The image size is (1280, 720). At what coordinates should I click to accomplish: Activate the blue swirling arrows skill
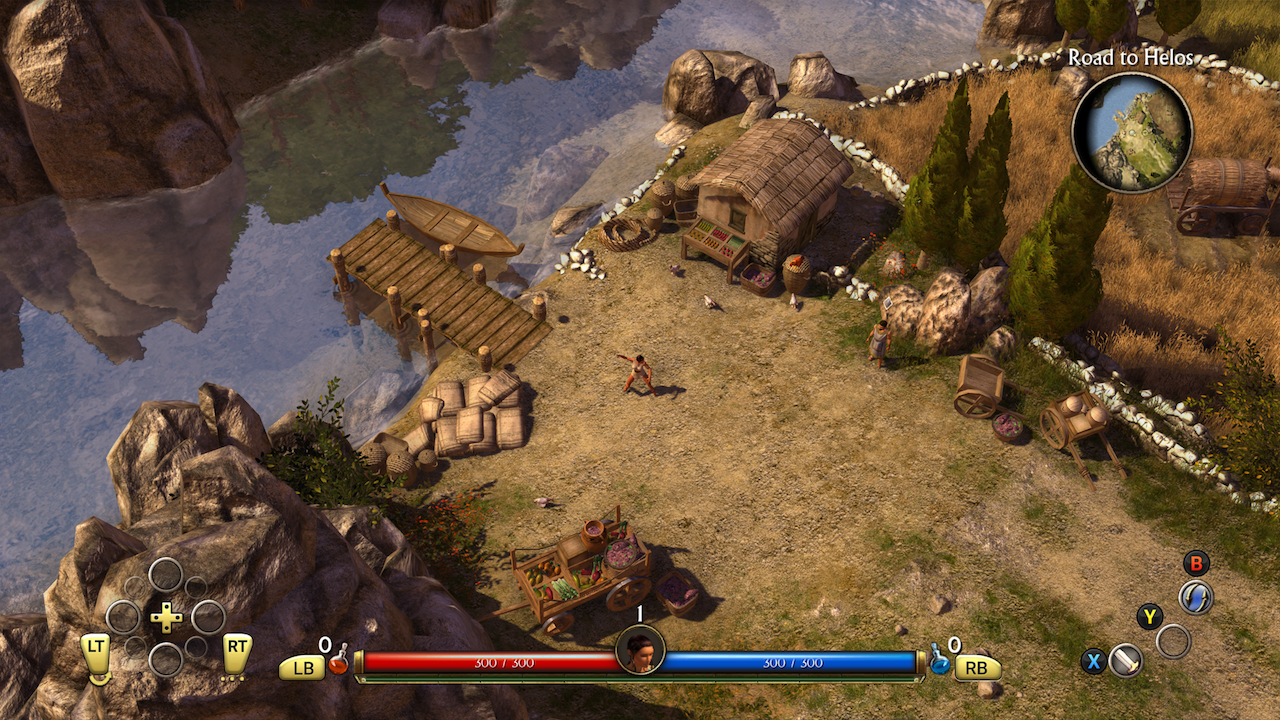click(x=1195, y=597)
